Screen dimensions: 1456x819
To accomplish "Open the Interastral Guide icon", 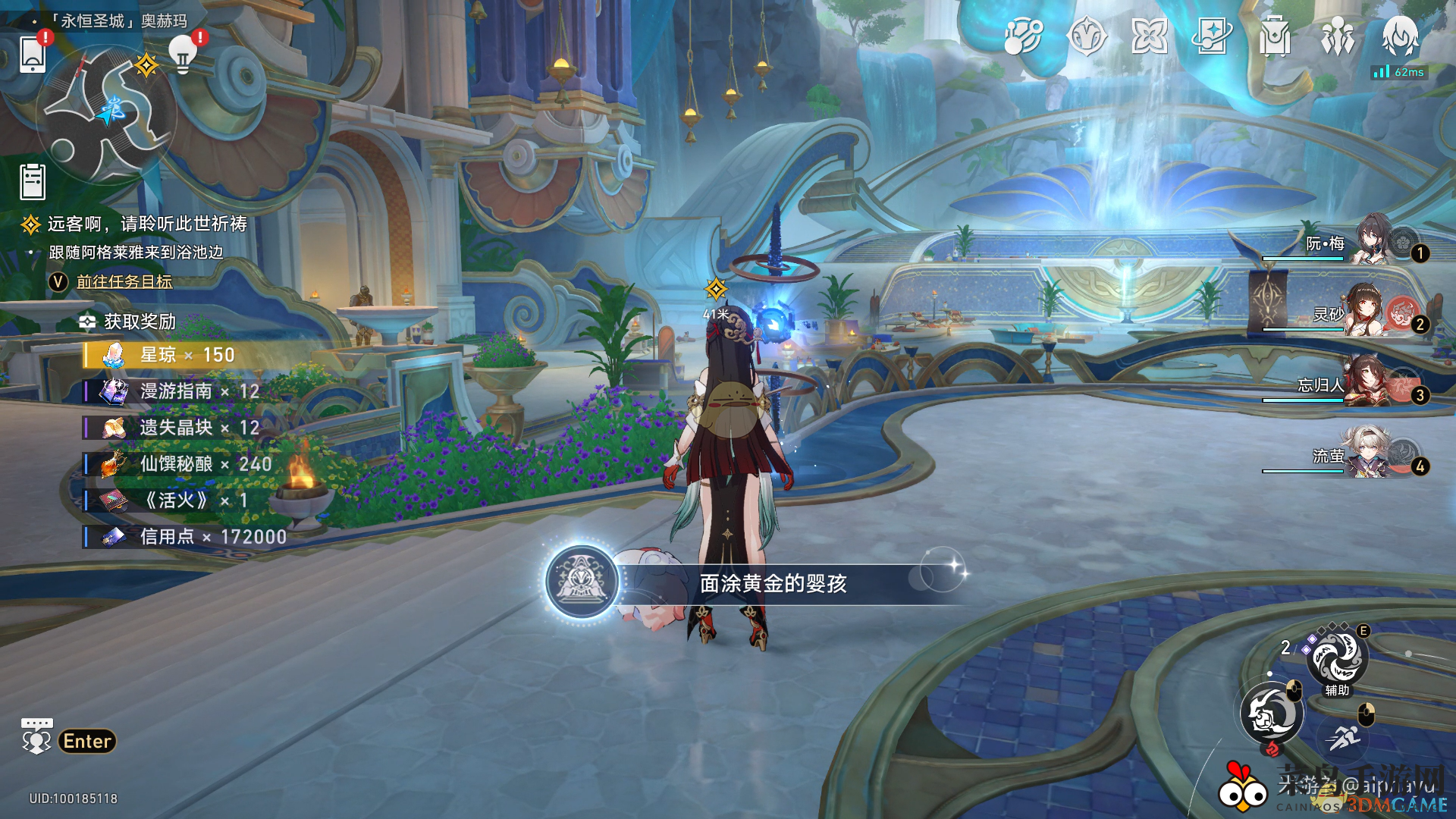I will tap(1025, 36).
